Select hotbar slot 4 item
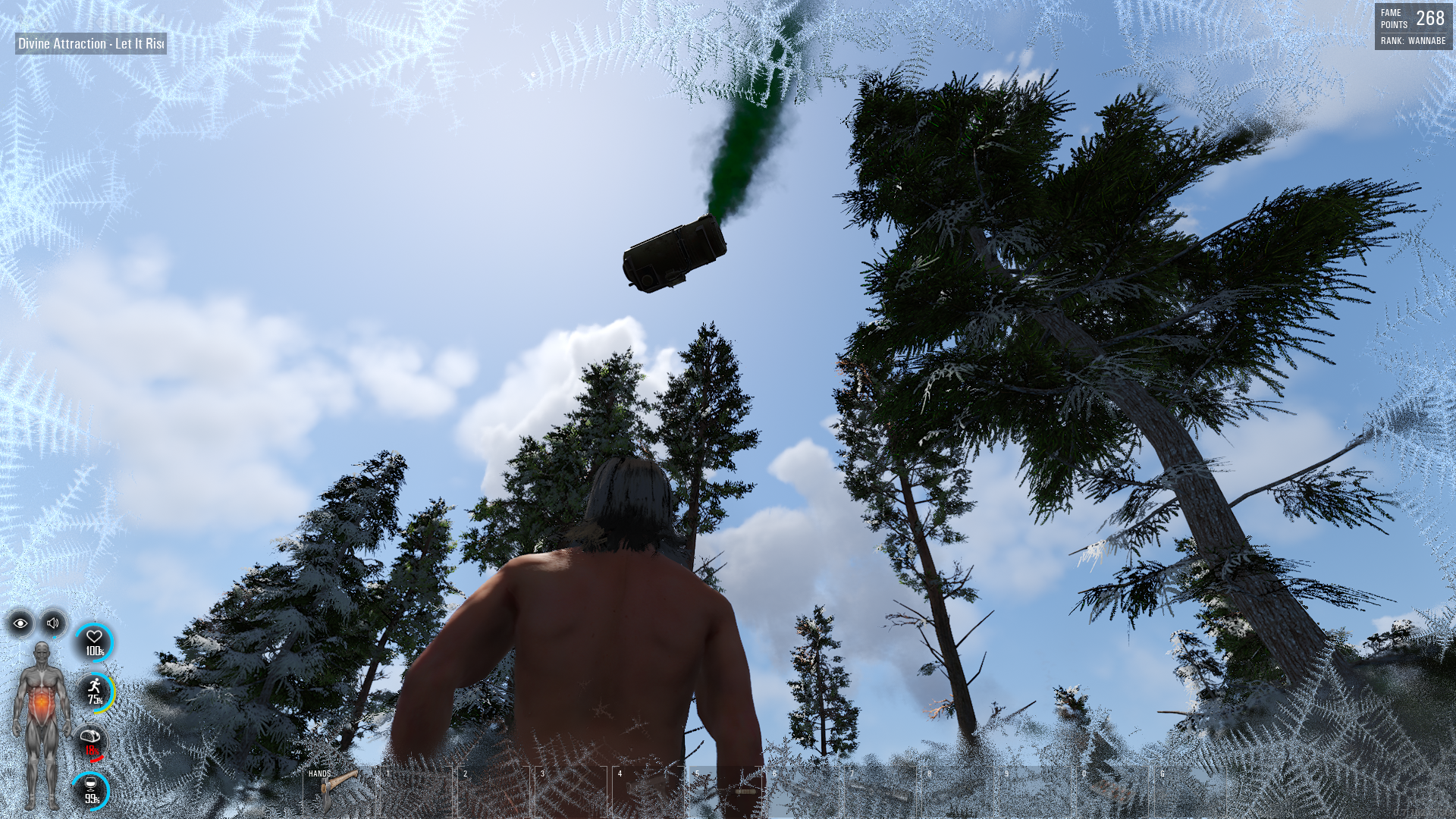Screen dimensions: 1456x819 (648, 791)
